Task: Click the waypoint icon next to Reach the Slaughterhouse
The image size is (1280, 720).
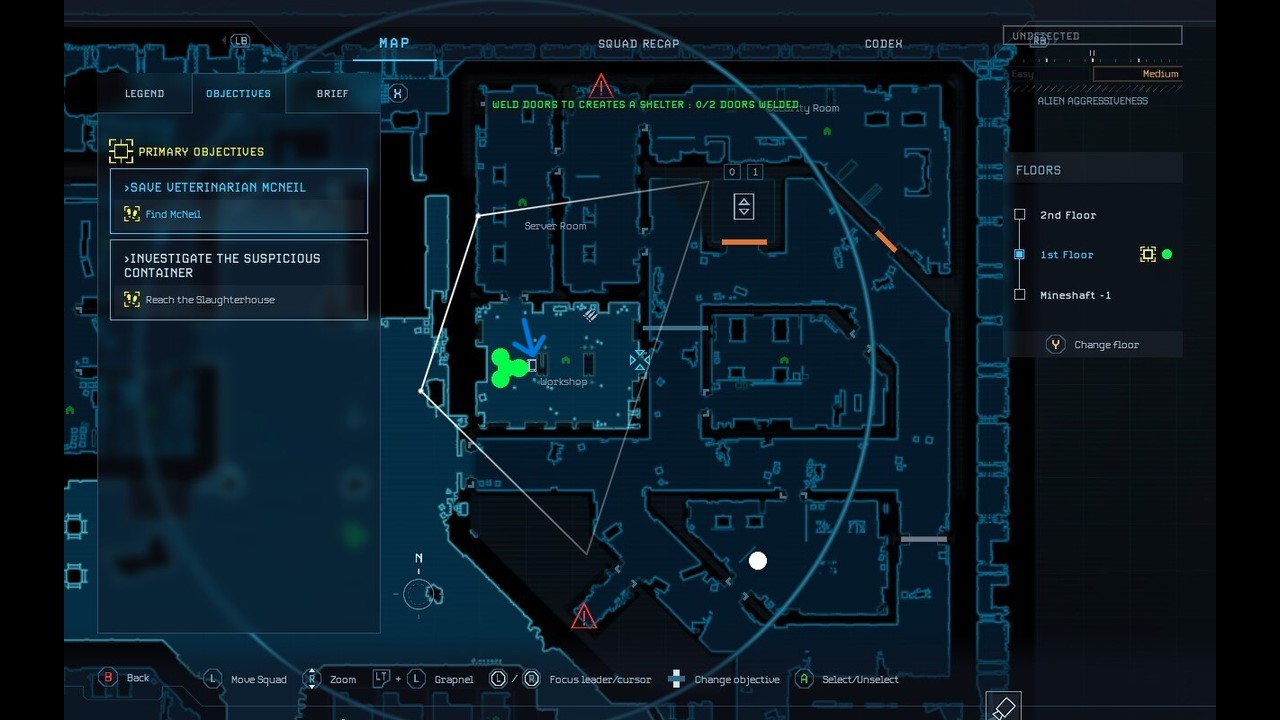Action: click(x=131, y=298)
